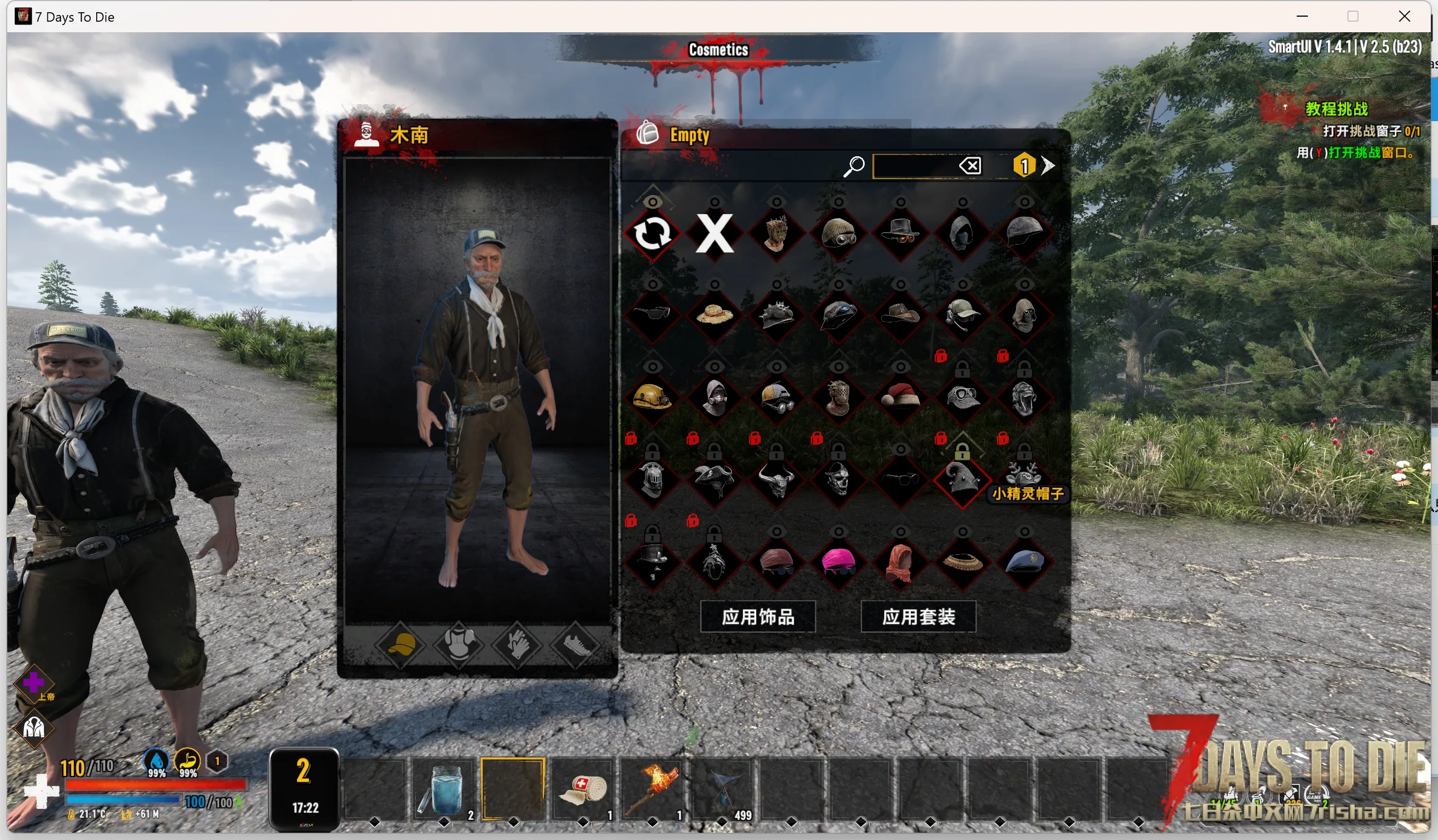Viewport: 1438px width, 840px height.
Task: Open the gloves cosmetic category
Action: coord(518,645)
